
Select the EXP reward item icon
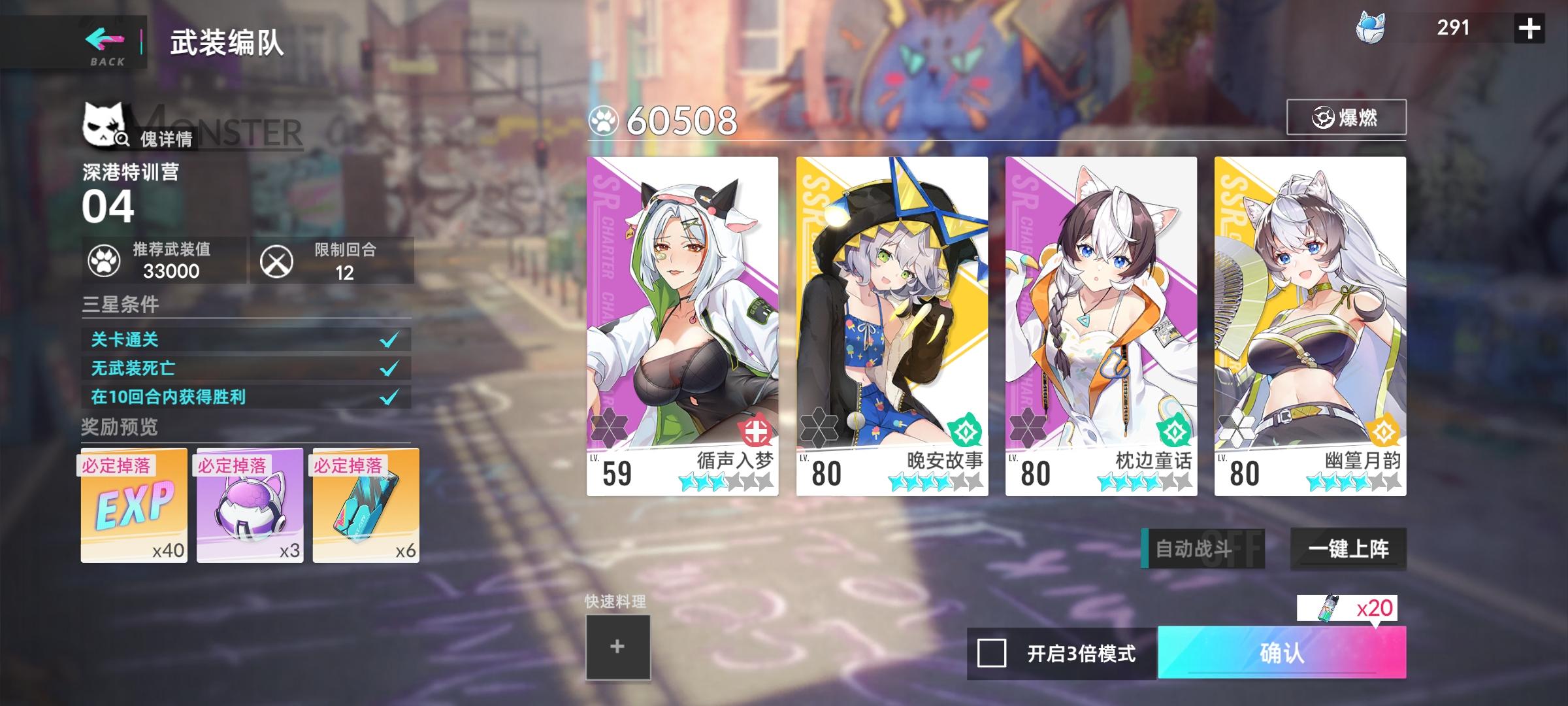134,507
